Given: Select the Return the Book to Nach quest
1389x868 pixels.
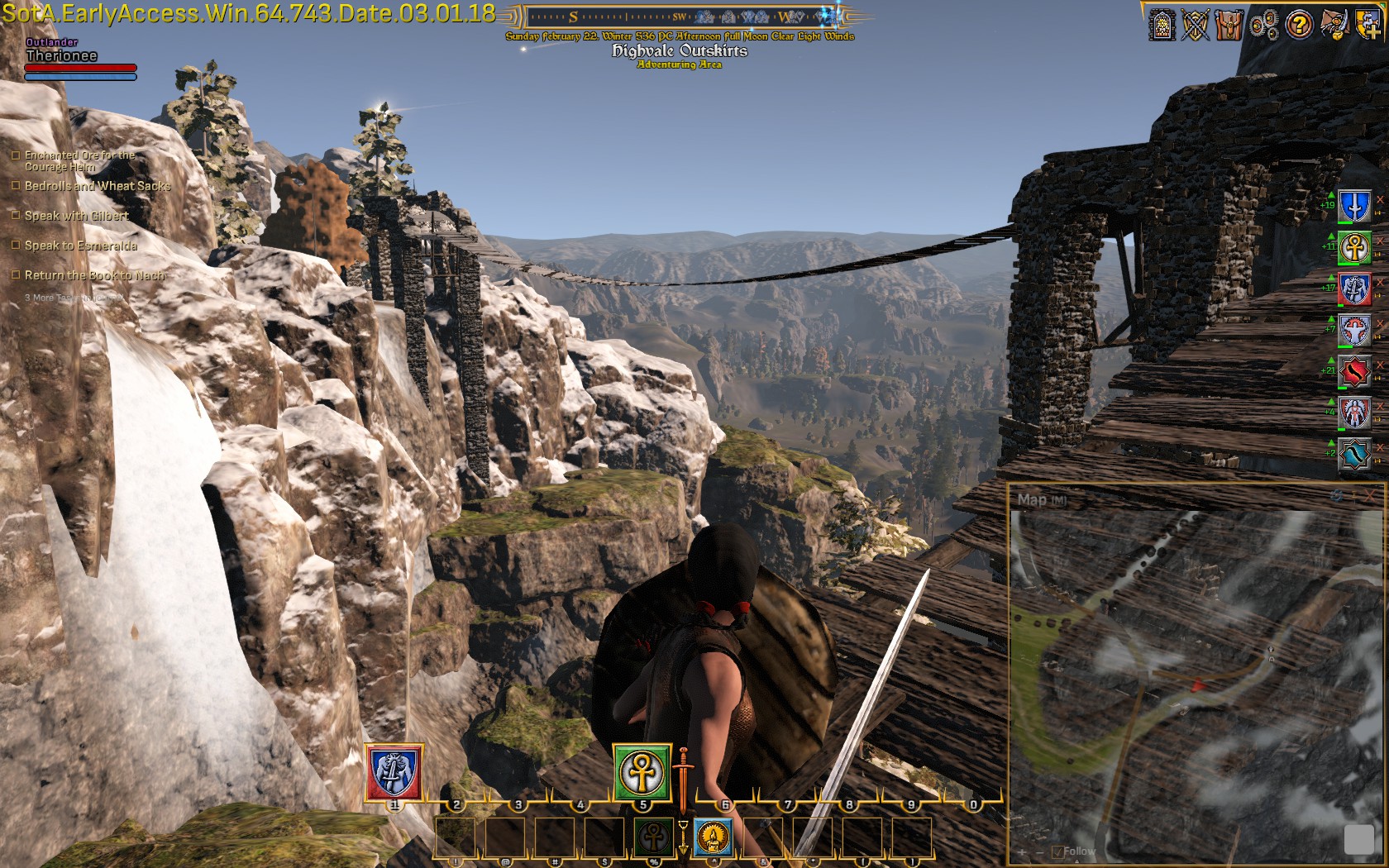Looking at the screenshot, I should (x=94, y=275).
